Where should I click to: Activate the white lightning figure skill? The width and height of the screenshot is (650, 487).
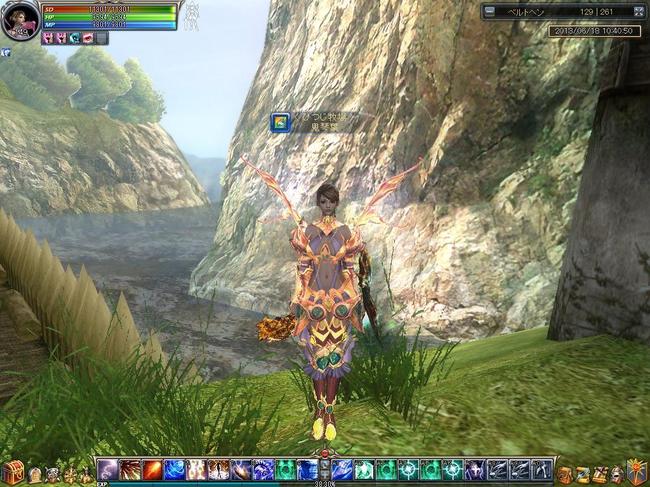click(196, 469)
